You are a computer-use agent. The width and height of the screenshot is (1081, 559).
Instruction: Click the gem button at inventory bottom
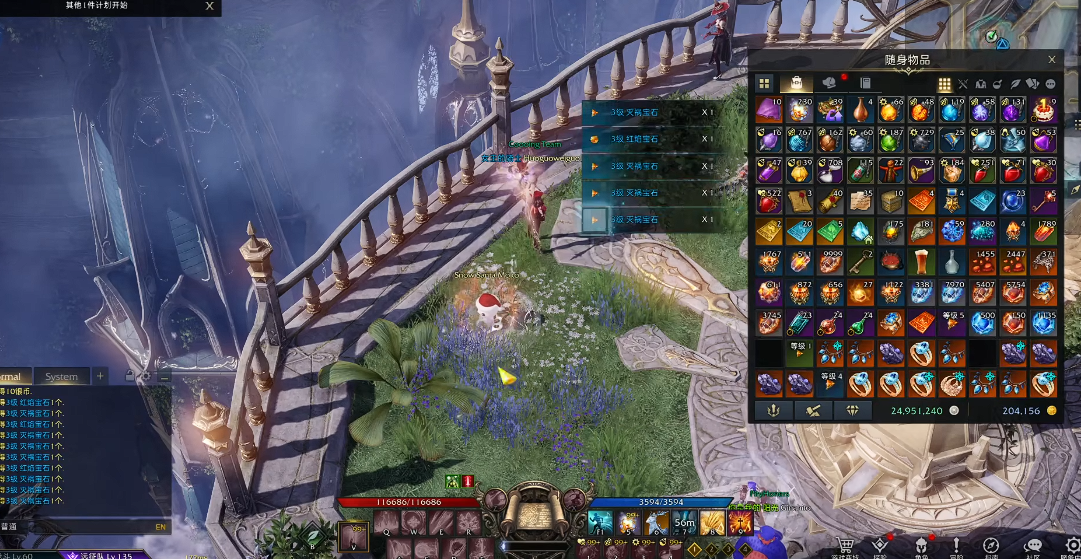(852, 410)
